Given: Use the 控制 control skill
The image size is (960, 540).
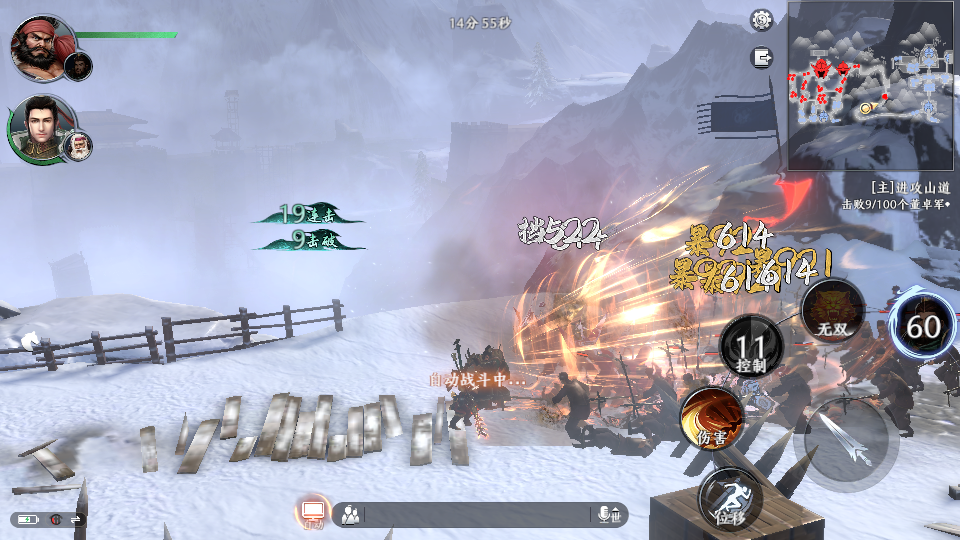Looking at the screenshot, I should 751,346.
